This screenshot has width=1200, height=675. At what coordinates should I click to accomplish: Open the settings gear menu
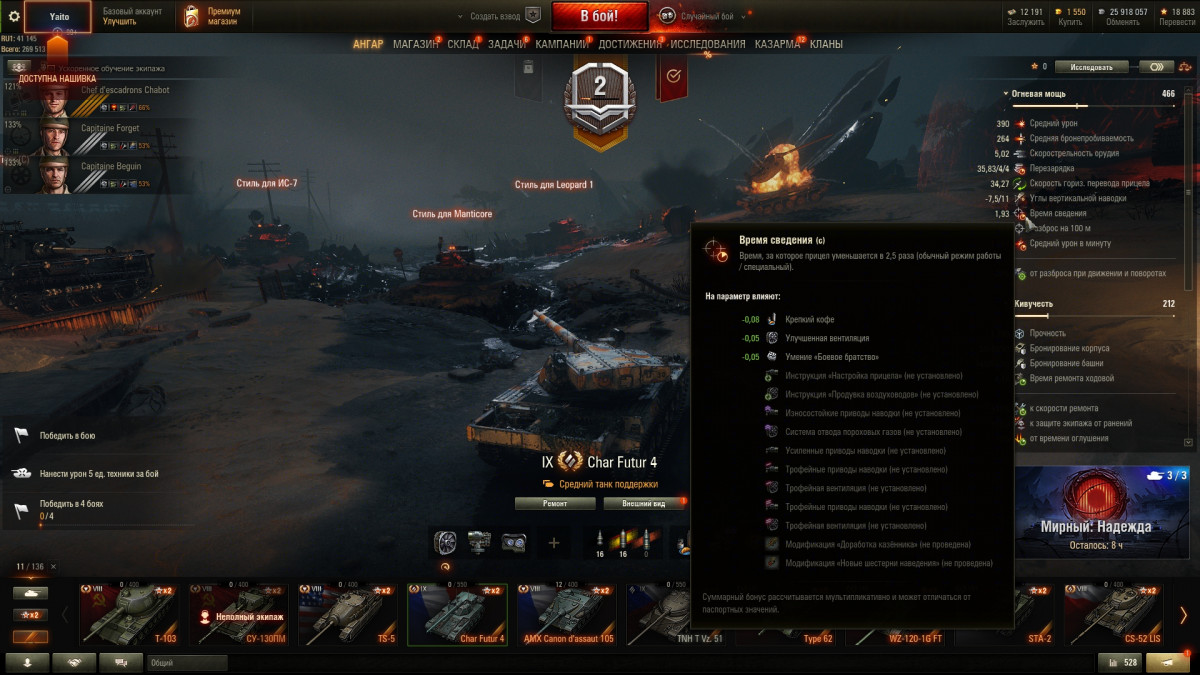(x=14, y=16)
